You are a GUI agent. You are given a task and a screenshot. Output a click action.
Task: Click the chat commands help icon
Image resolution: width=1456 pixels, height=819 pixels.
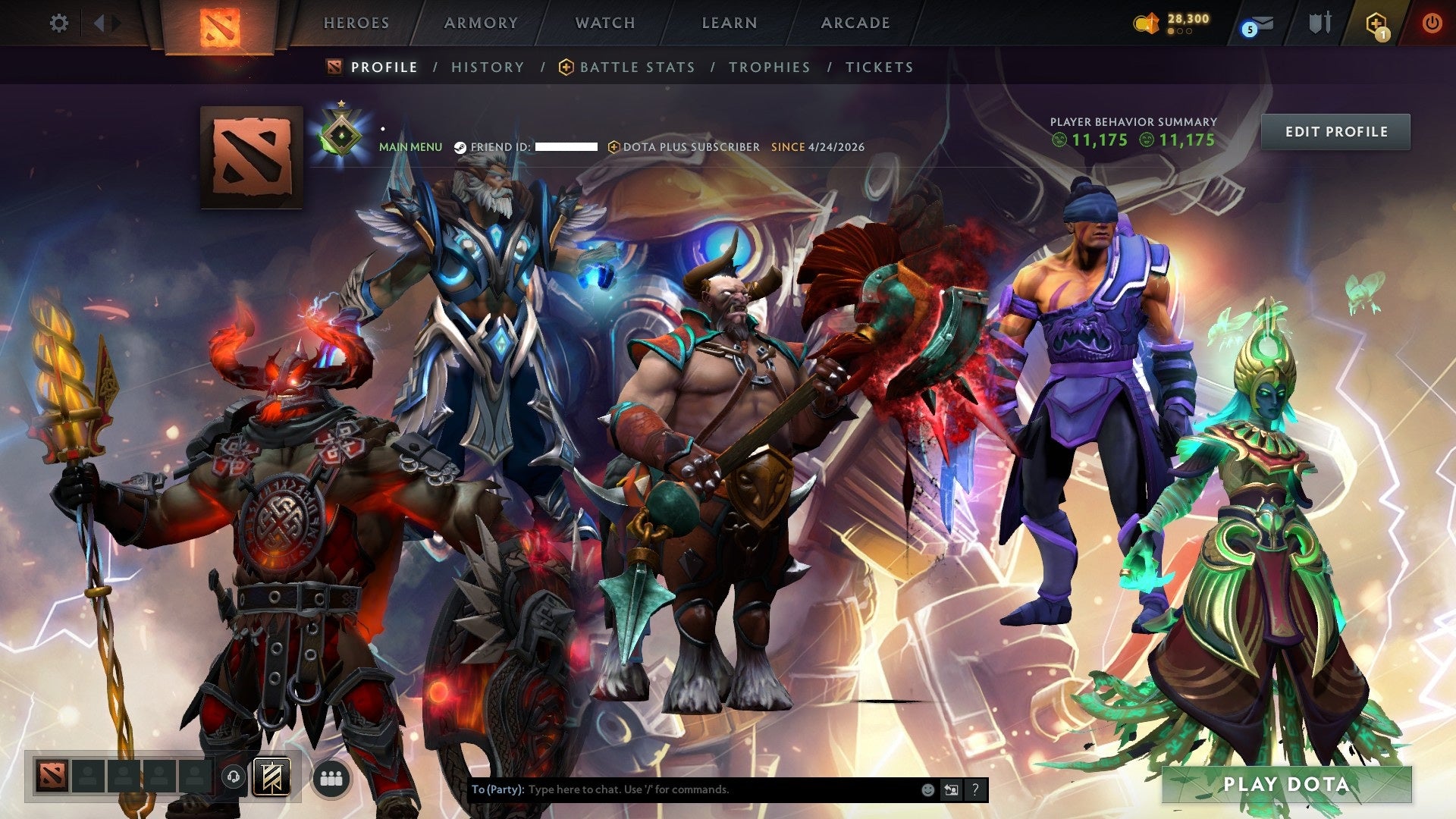pyautogui.click(x=975, y=789)
